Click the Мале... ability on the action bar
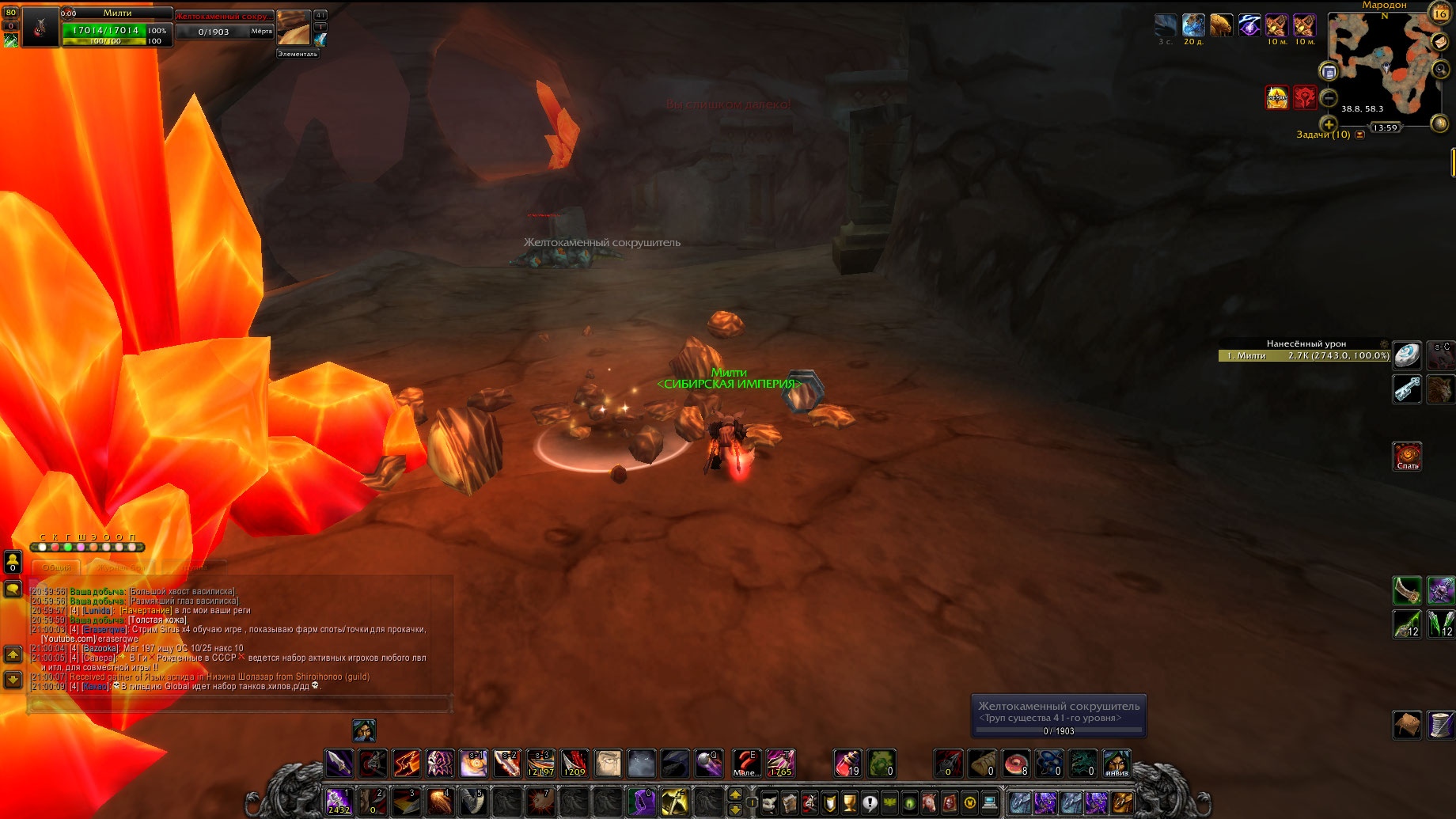This screenshot has height=819, width=1456. click(x=745, y=764)
